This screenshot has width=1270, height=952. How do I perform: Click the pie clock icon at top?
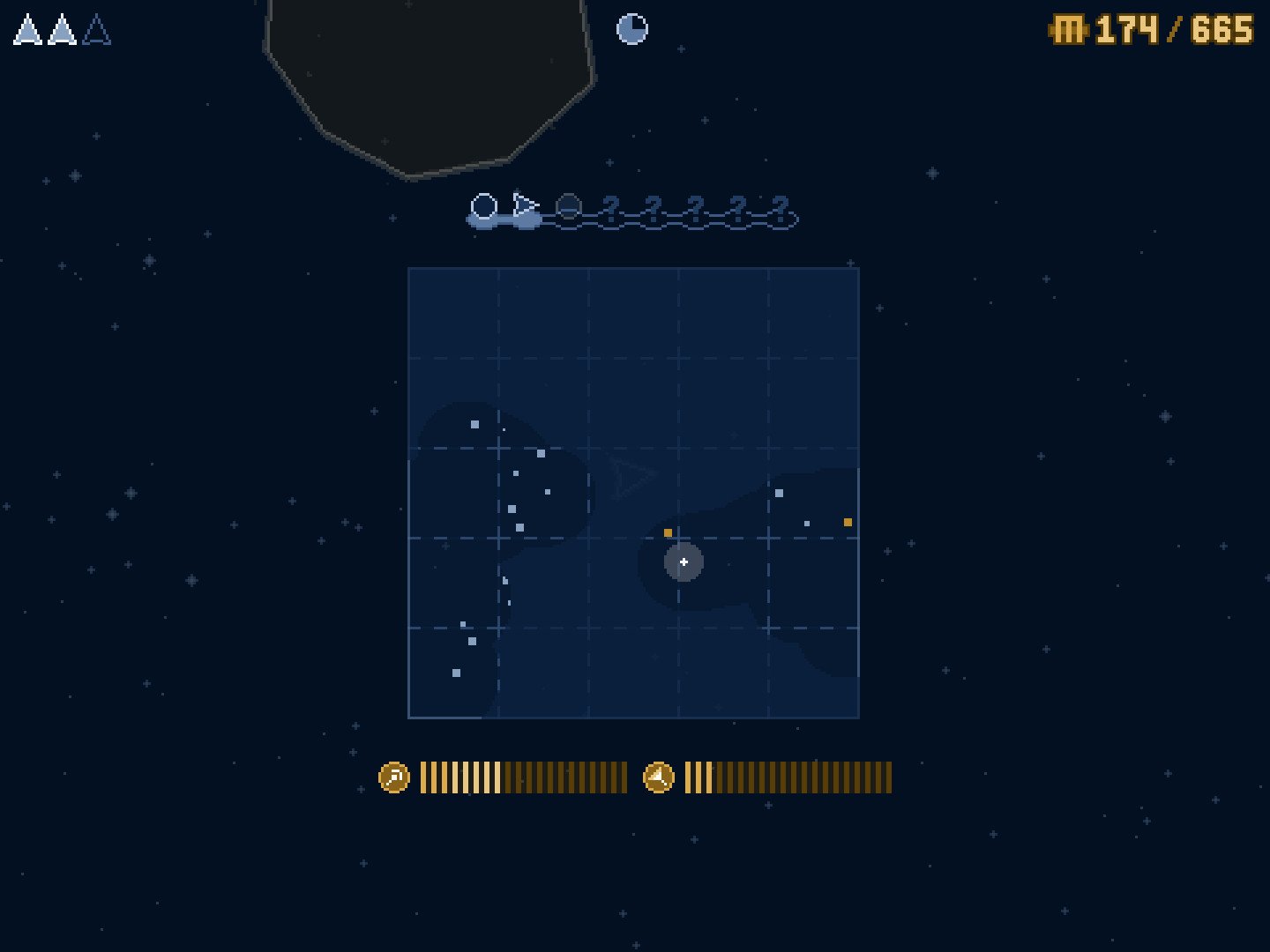click(631, 29)
